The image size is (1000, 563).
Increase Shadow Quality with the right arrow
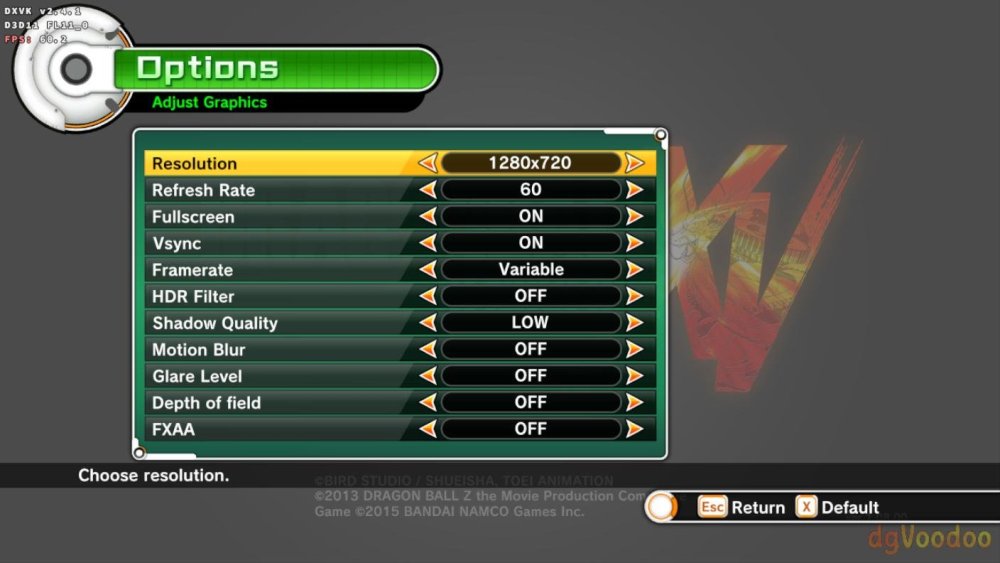634,323
